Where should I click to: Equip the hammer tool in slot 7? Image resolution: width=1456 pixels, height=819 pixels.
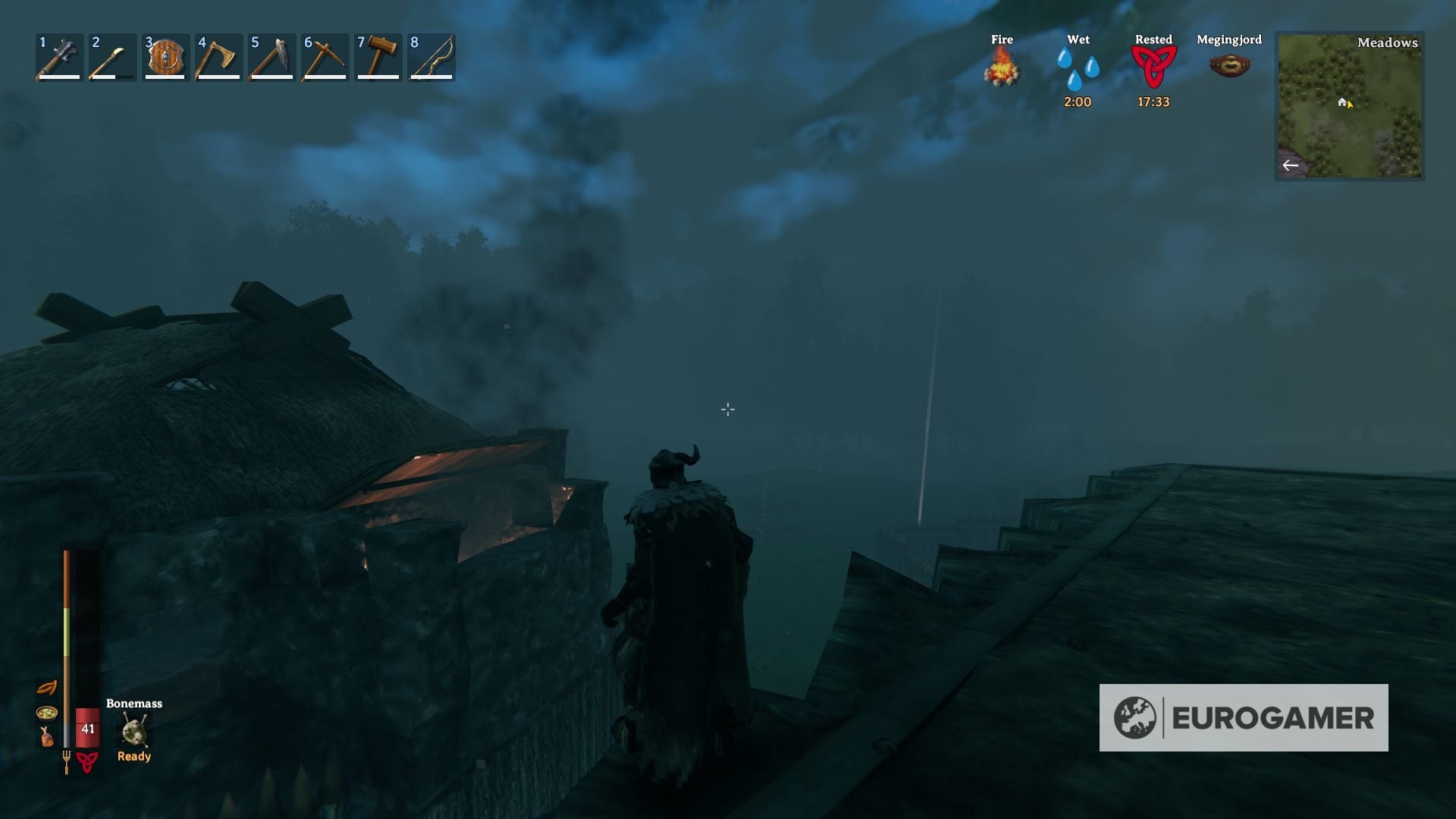tap(377, 57)
